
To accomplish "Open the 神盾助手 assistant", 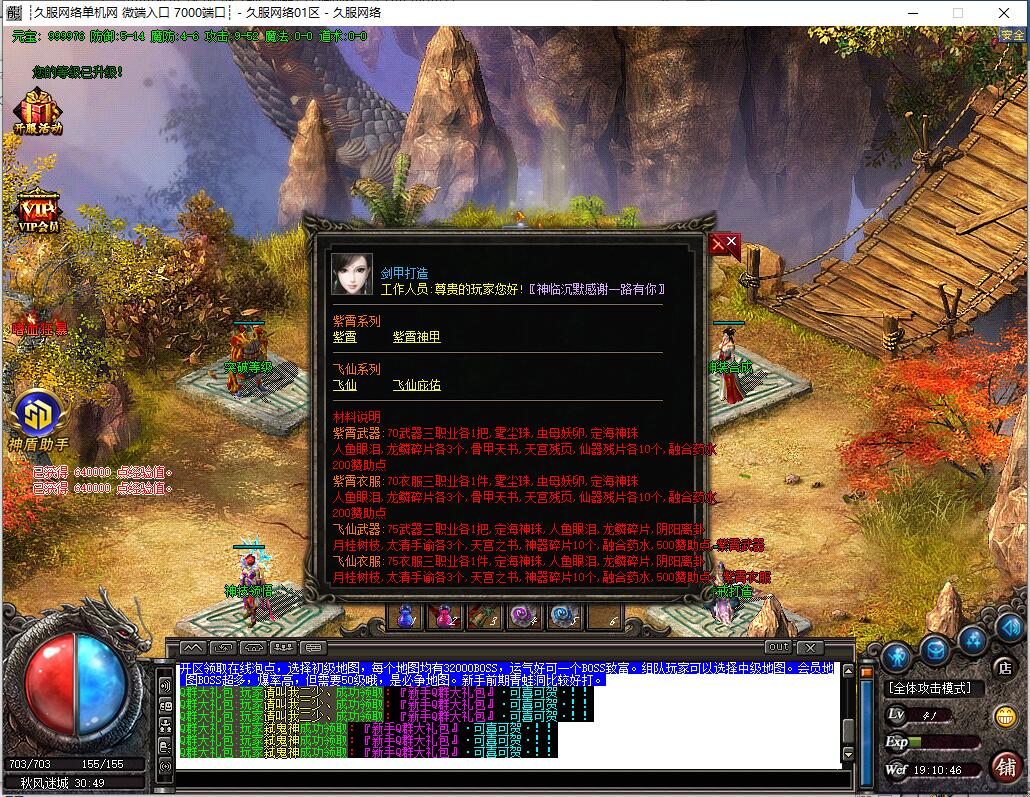I will pyautogui.click(x=39, y=417).
